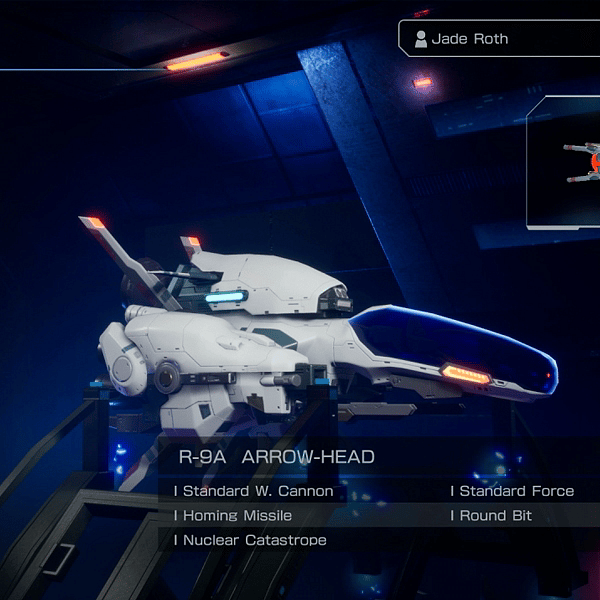The width and height of the screenshot is (600, 600).
Task: Open the Jade Roth pilot panel
Action: 499,39
